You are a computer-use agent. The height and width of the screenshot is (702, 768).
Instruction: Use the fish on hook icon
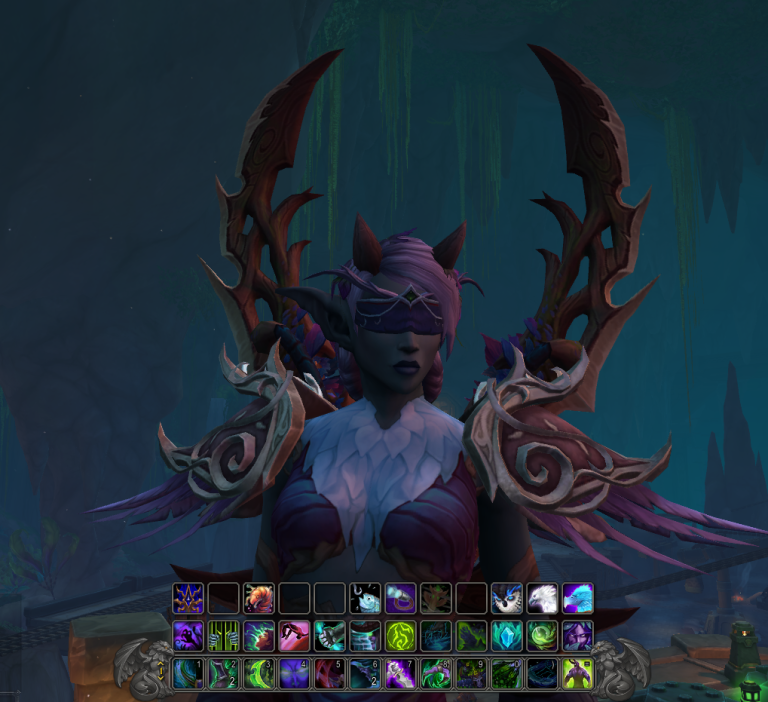click(x=365, y=598)
